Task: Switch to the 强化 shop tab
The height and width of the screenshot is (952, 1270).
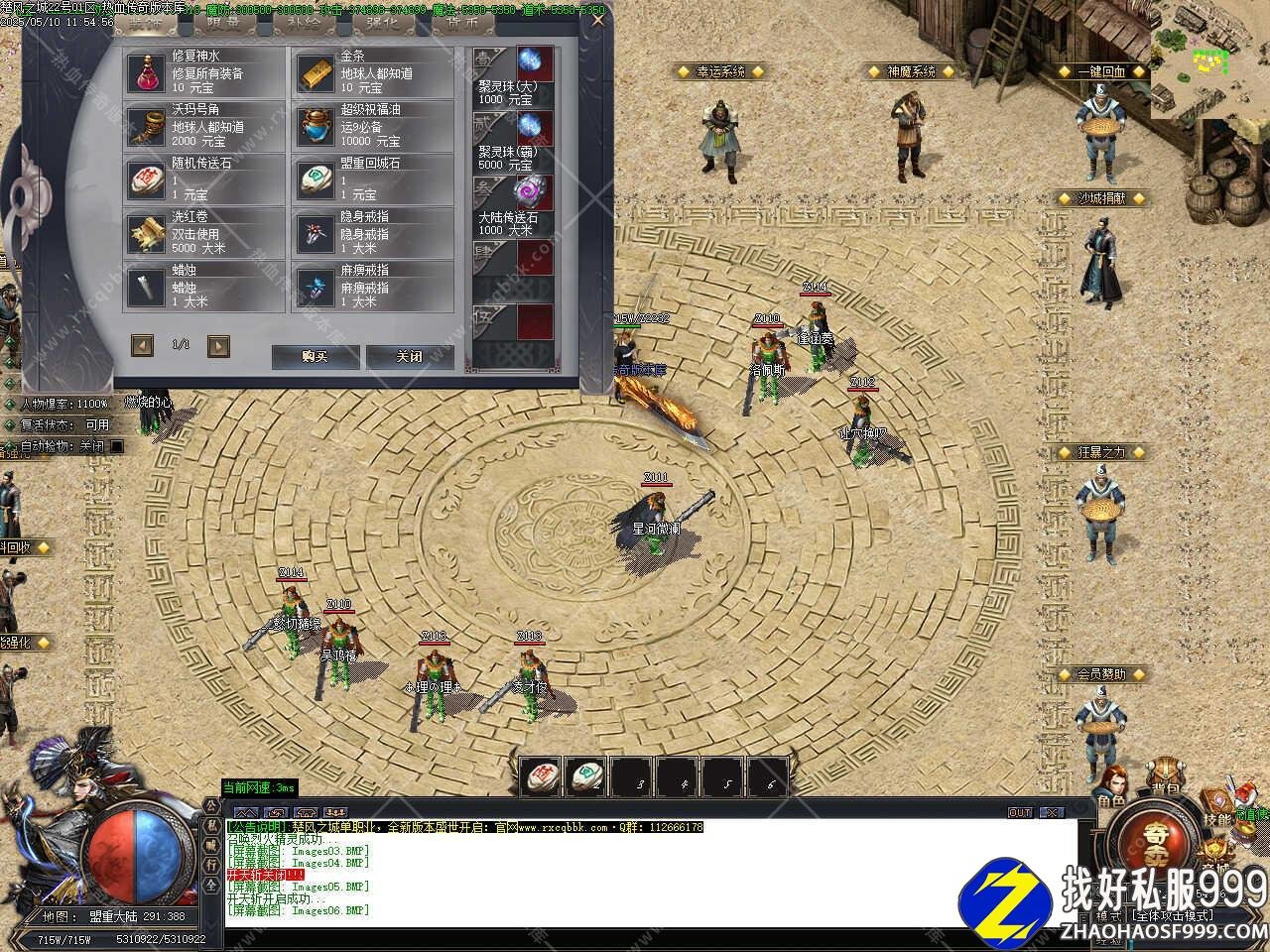Action: (382, 23)
